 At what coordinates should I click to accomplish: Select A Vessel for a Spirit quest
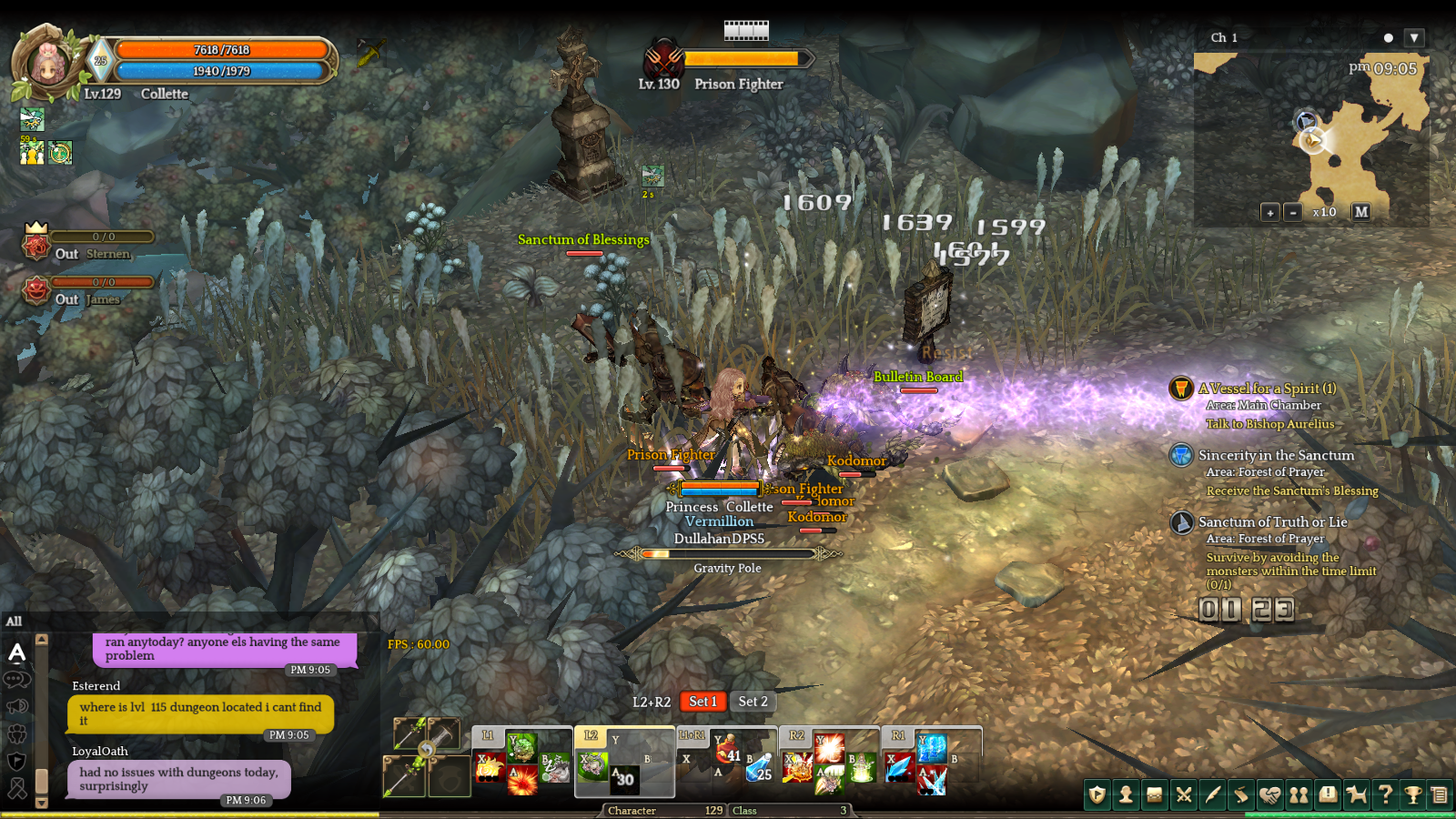[x=1267, y=389]
